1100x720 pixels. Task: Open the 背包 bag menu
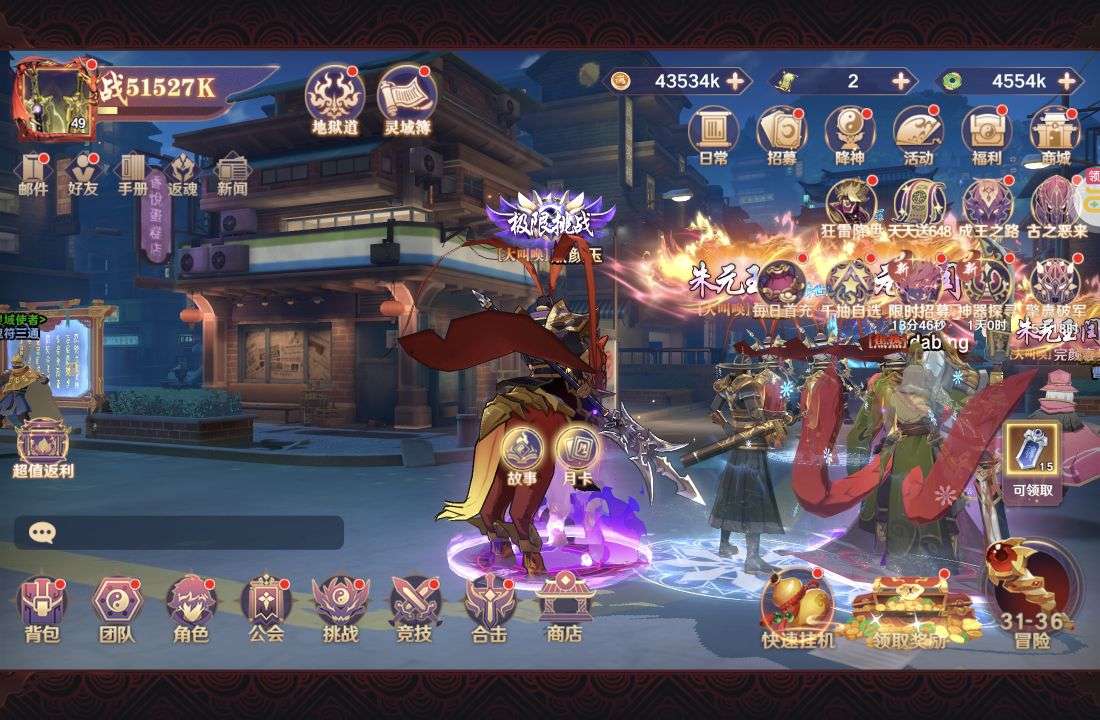coord(42,604)
